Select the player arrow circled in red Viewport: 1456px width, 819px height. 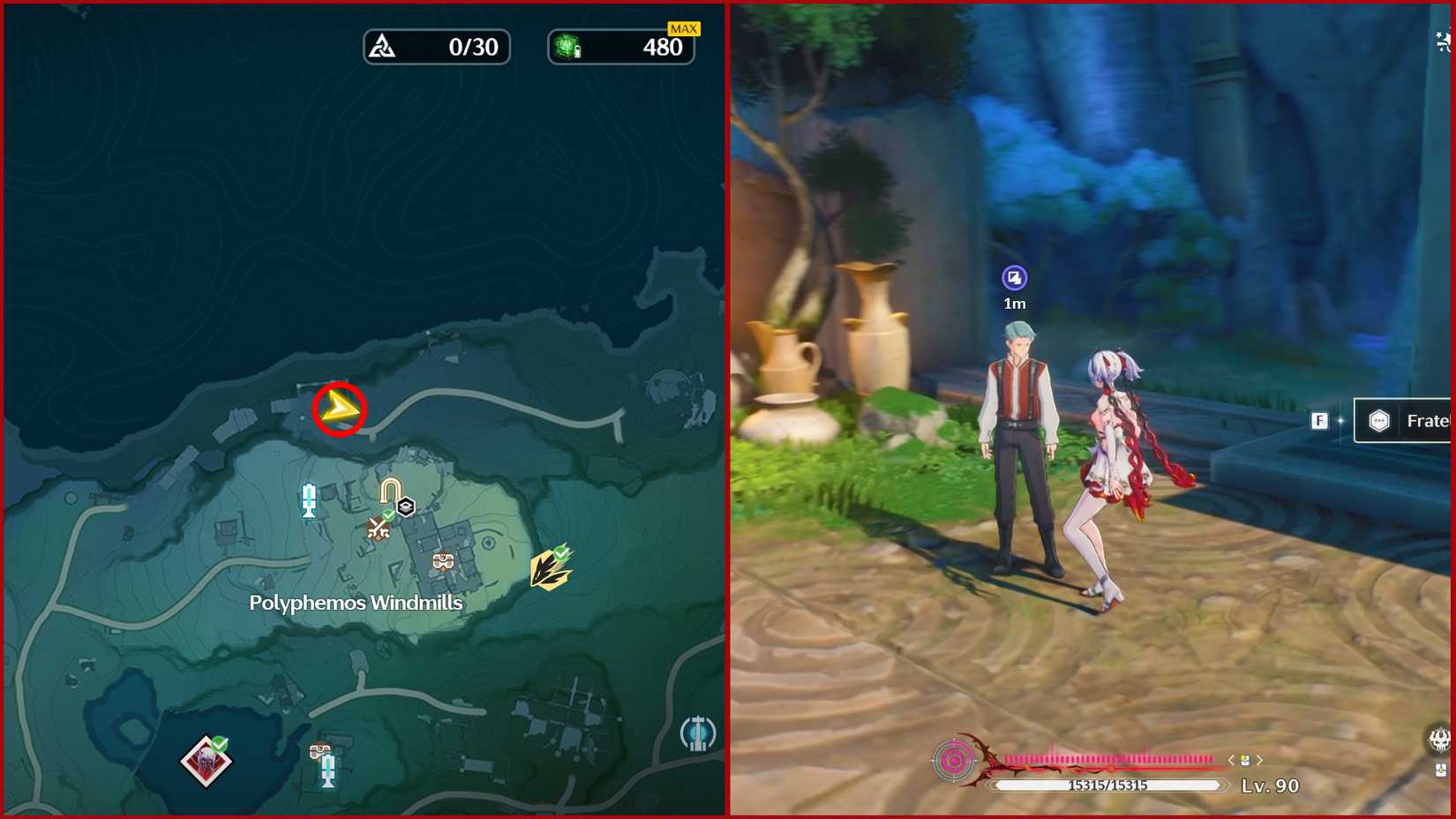tap(338, 409)
